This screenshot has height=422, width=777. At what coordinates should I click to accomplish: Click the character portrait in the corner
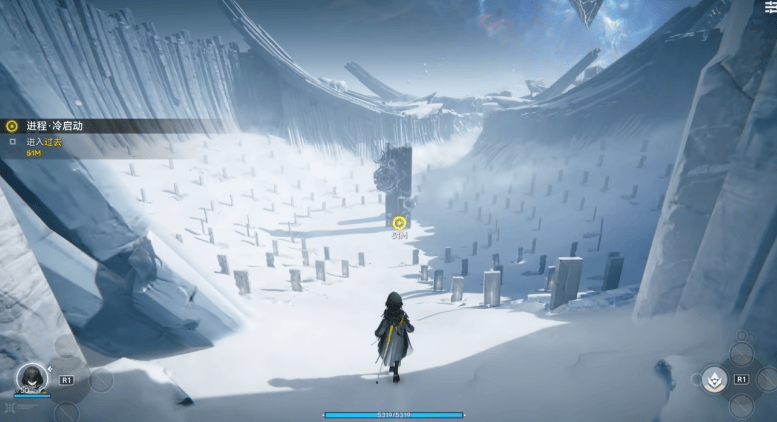pos(31,377)
